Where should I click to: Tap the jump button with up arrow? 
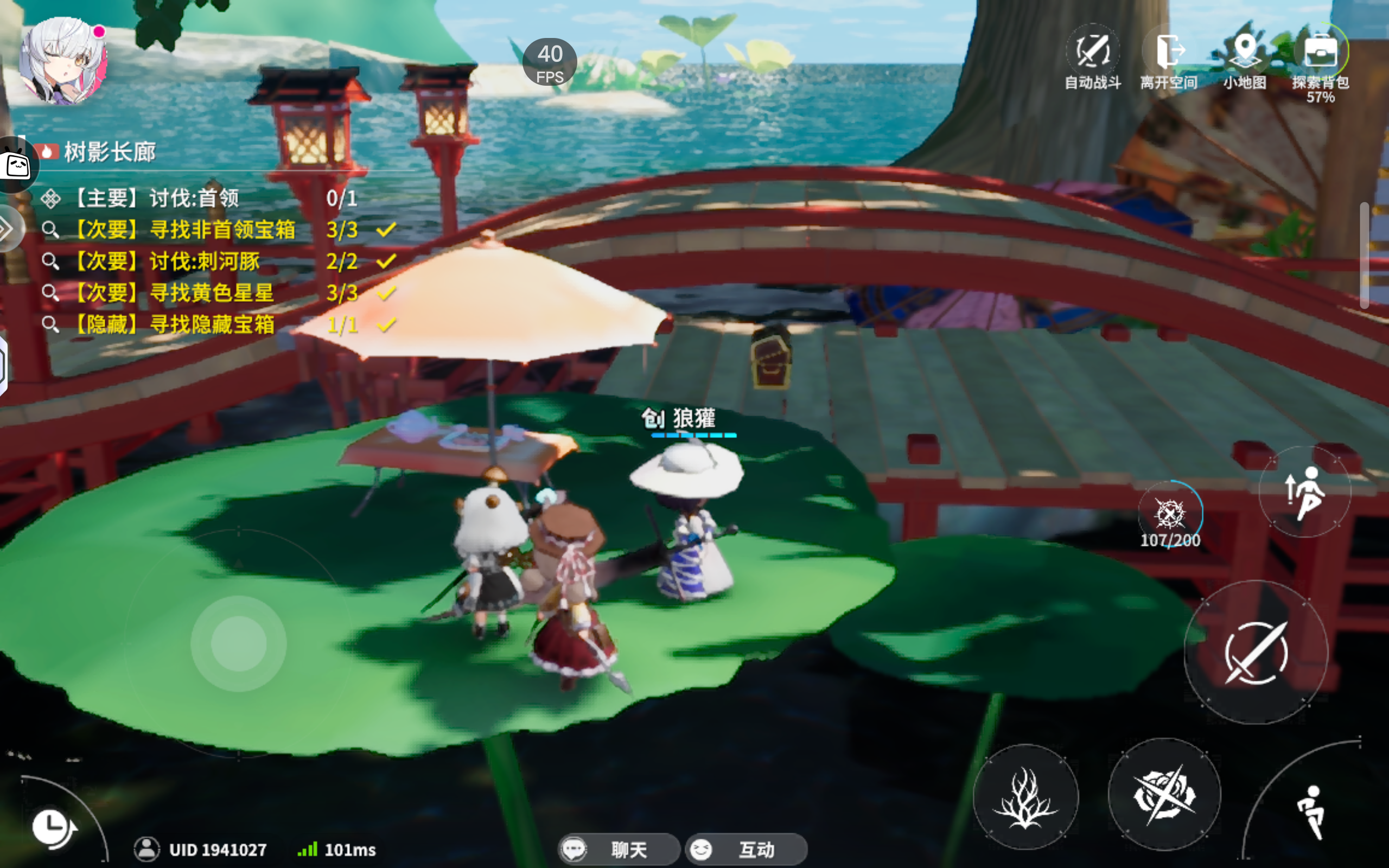(1304, 492)
